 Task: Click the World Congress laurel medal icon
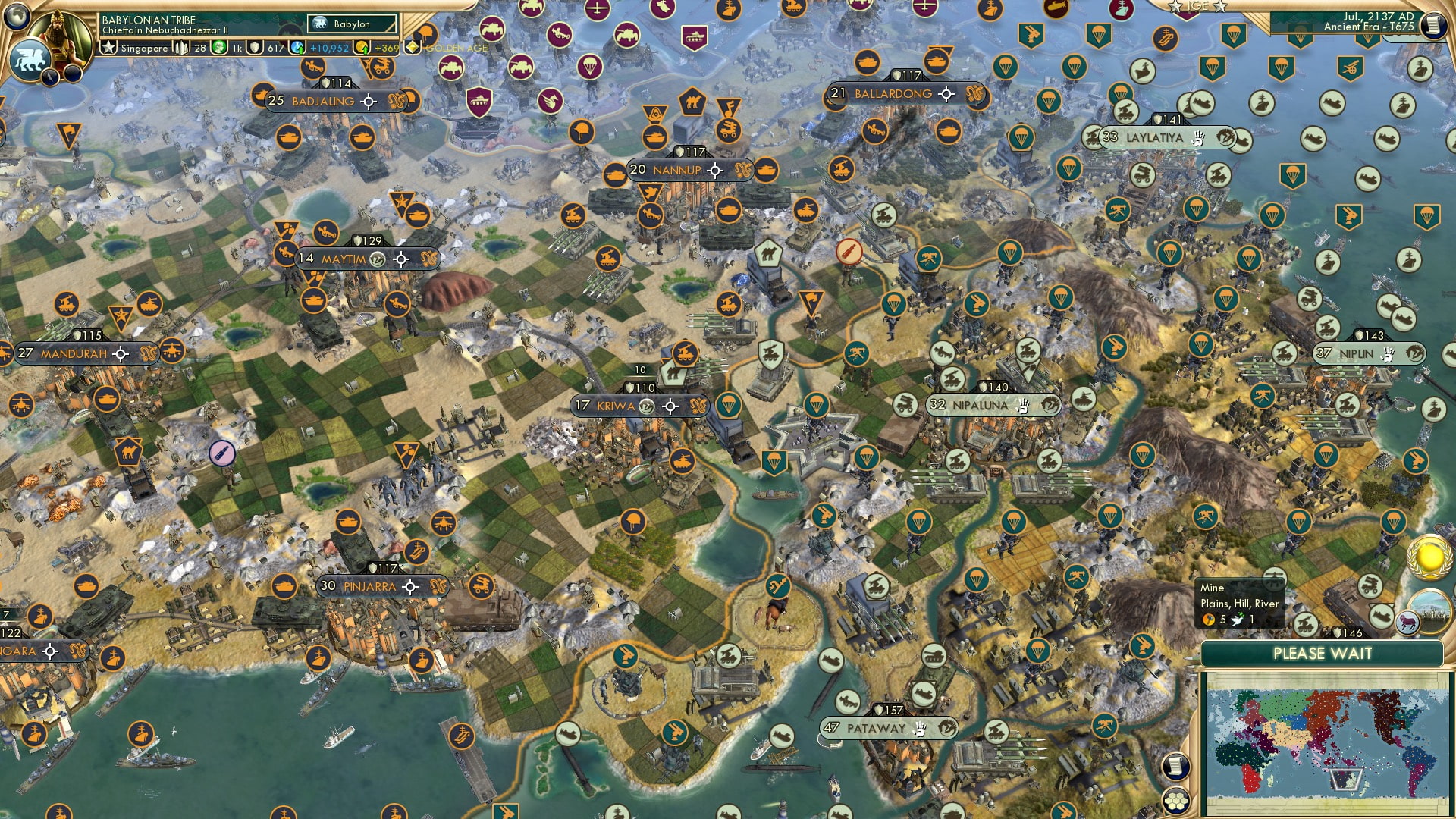coord(1431,557)
